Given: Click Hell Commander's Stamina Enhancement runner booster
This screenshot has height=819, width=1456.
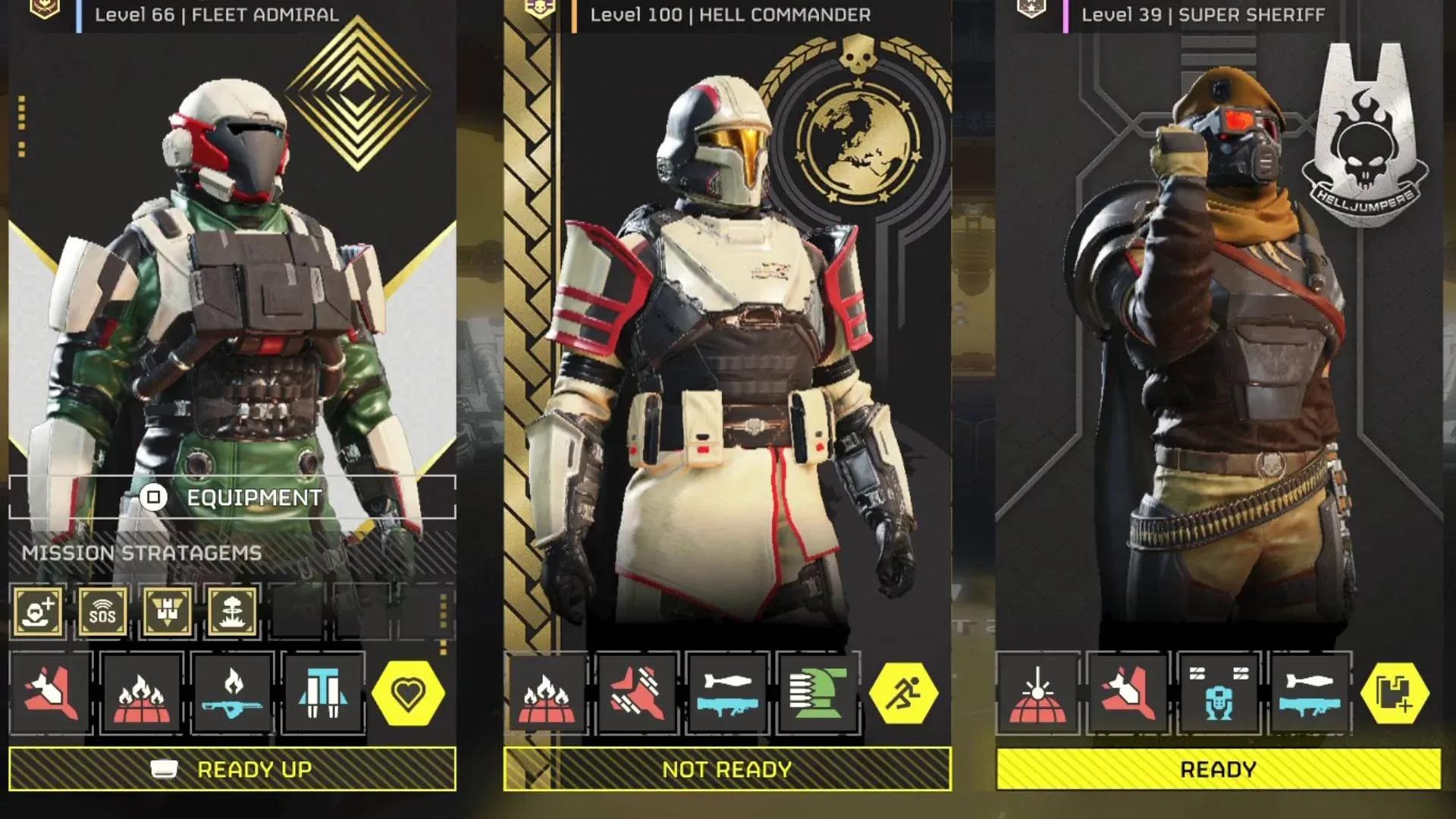Looking at the screenshot, I should click(x=904, y=692).
